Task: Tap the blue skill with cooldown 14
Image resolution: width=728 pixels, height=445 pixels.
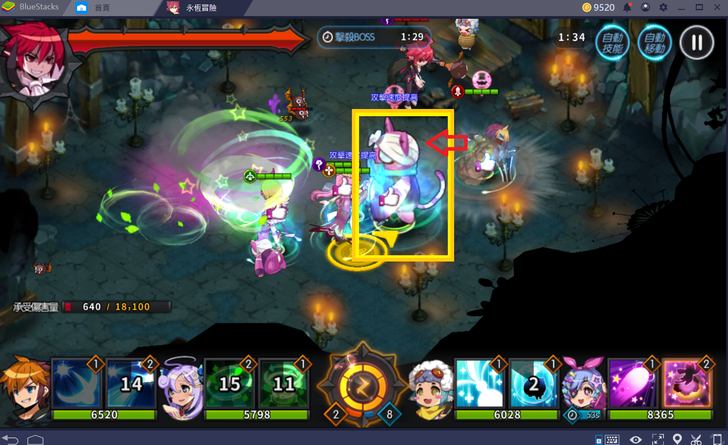Action: pyautogui.click(x=128, y=383)
